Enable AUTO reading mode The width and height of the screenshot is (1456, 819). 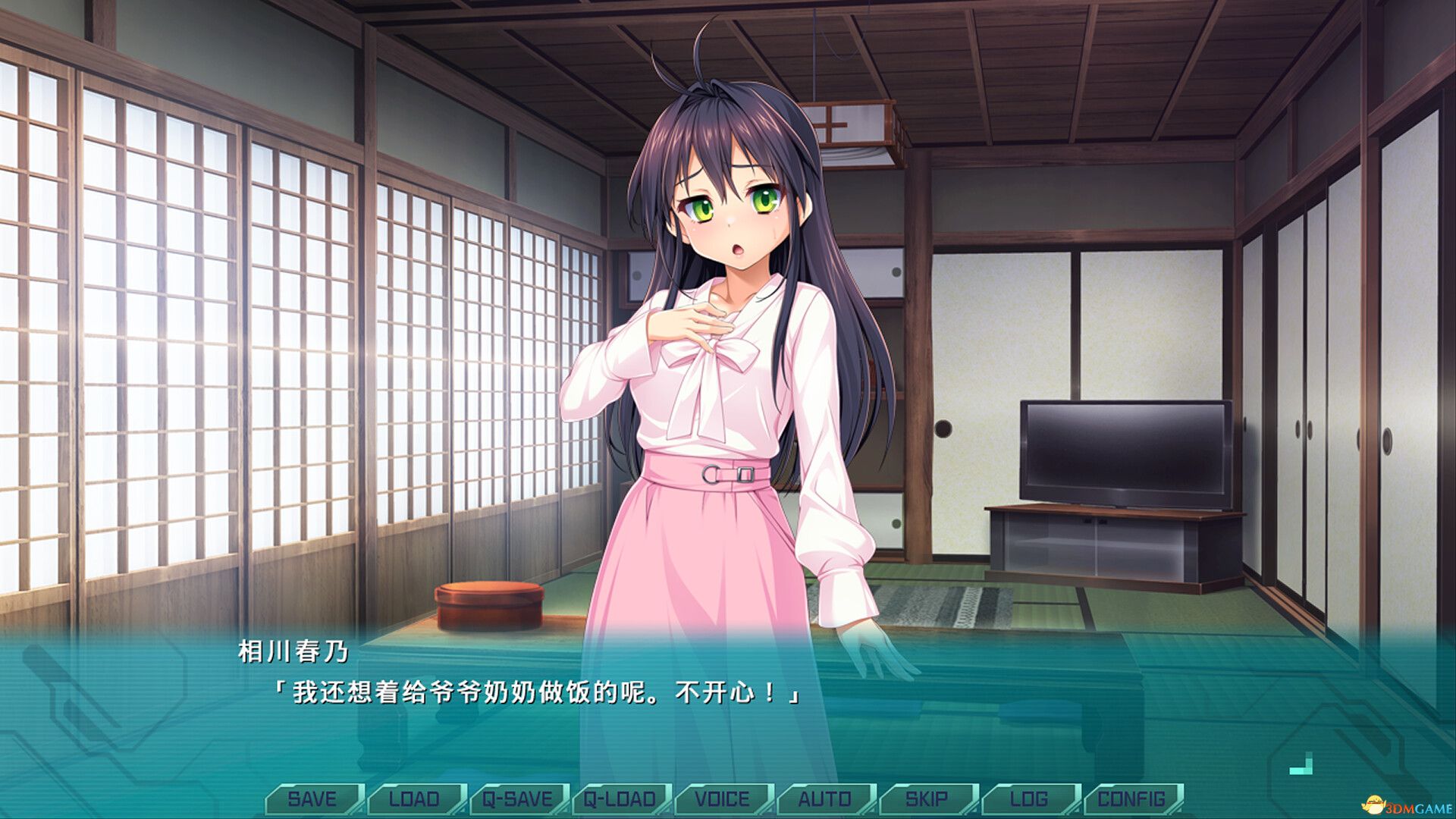[826, 799]
